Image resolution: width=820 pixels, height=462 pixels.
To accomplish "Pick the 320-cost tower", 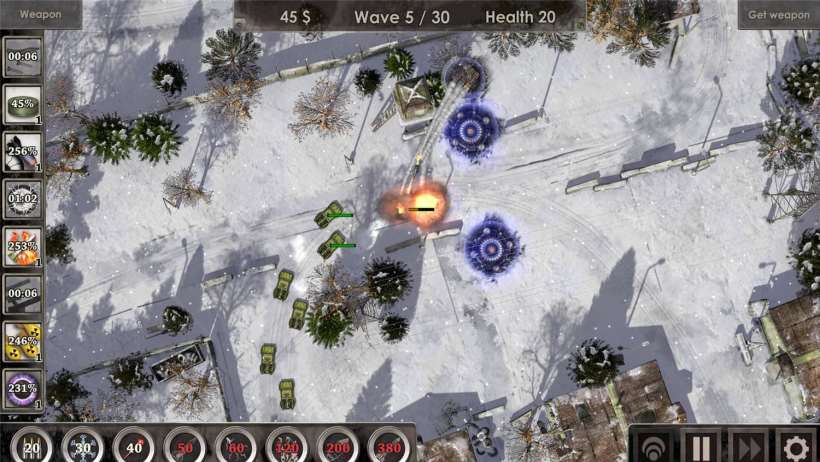I will click(x=287, y=446).
